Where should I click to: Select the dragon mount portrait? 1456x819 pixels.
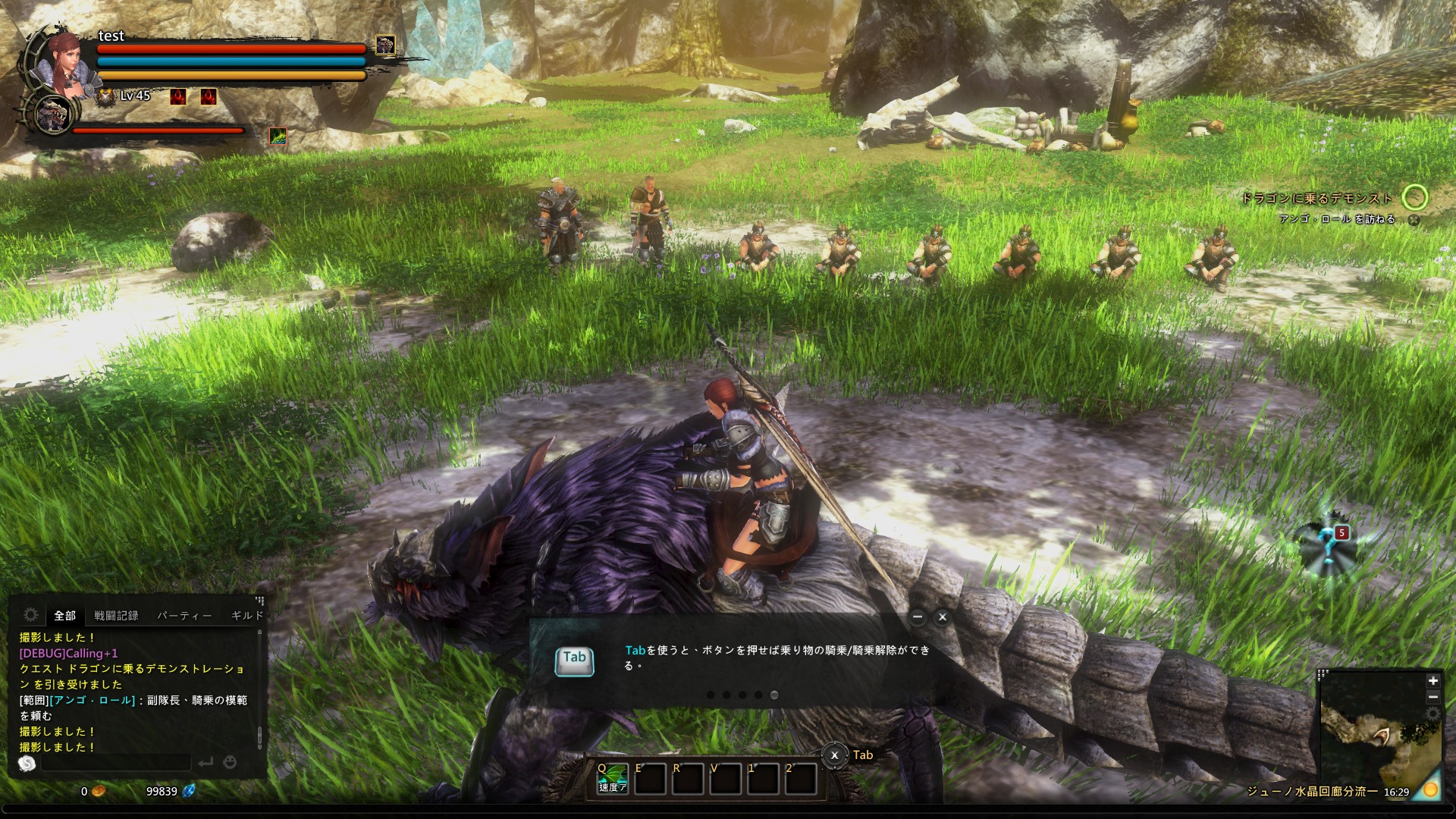coord(53,115)
